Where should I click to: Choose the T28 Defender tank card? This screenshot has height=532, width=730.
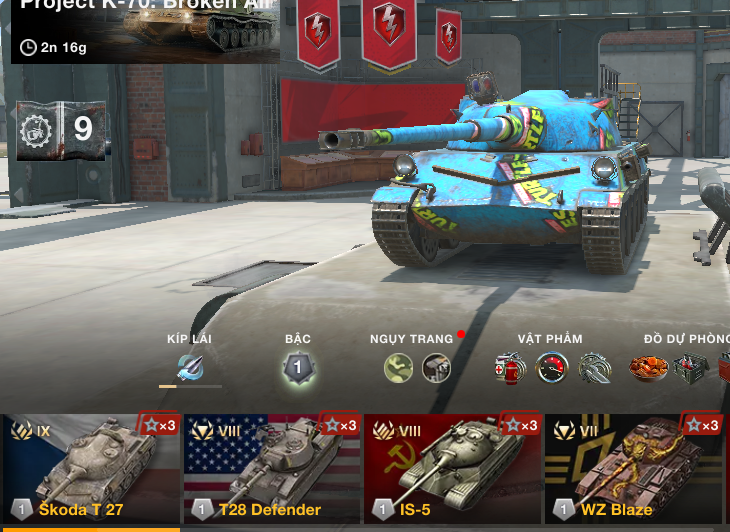click(x=272, y=468)
